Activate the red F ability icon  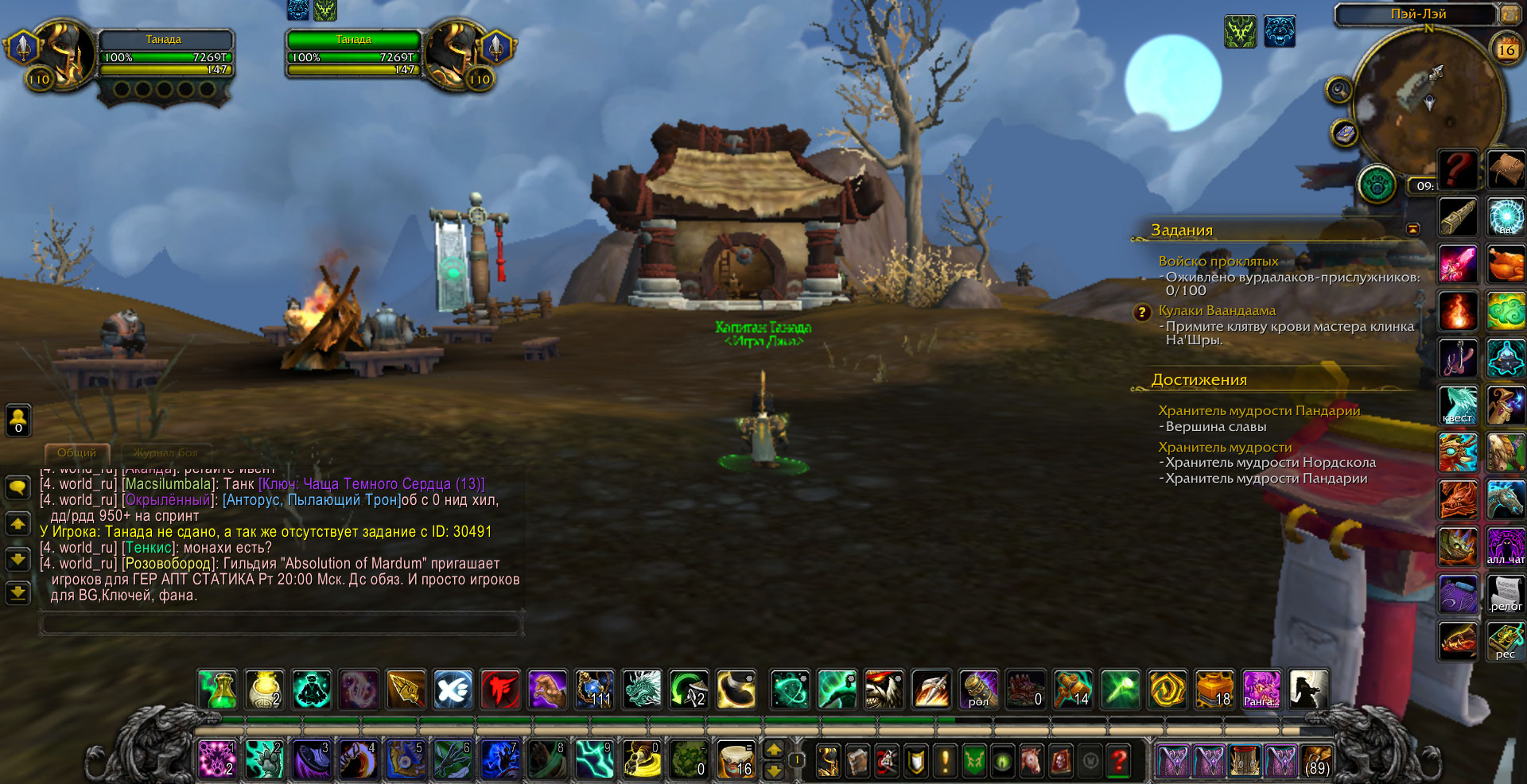[499, 689]
